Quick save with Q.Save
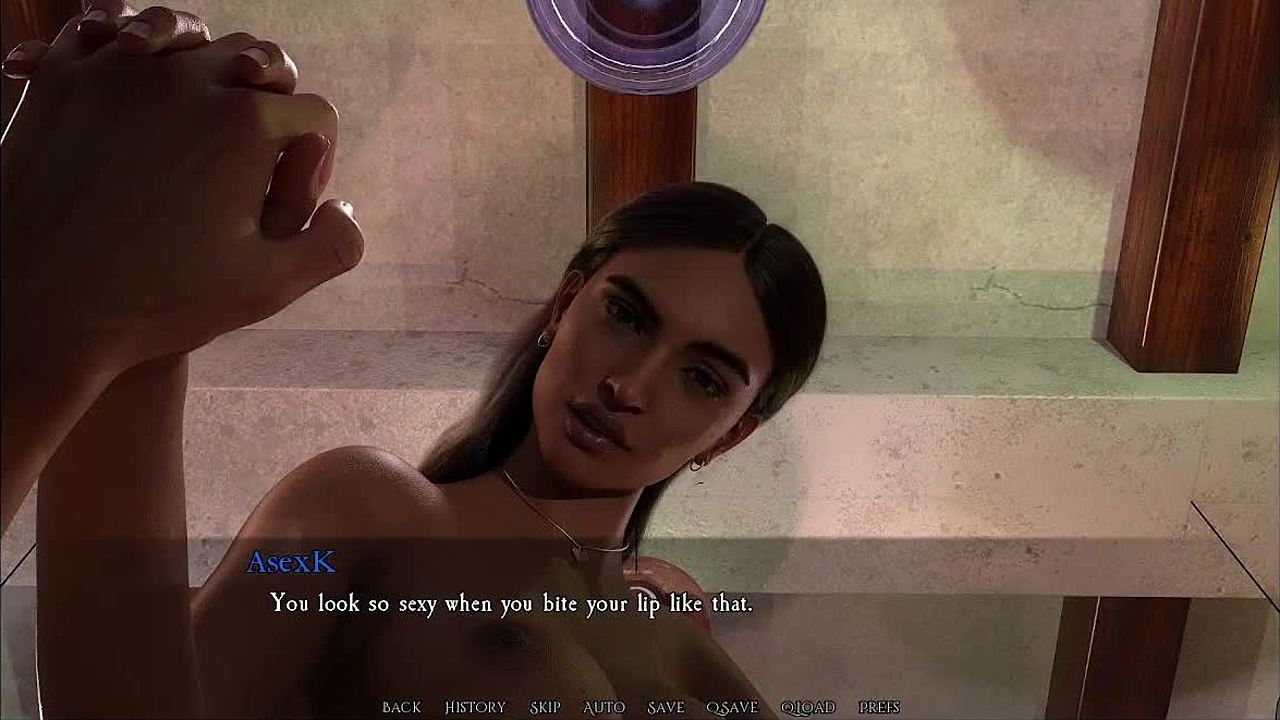 [732, 707]
